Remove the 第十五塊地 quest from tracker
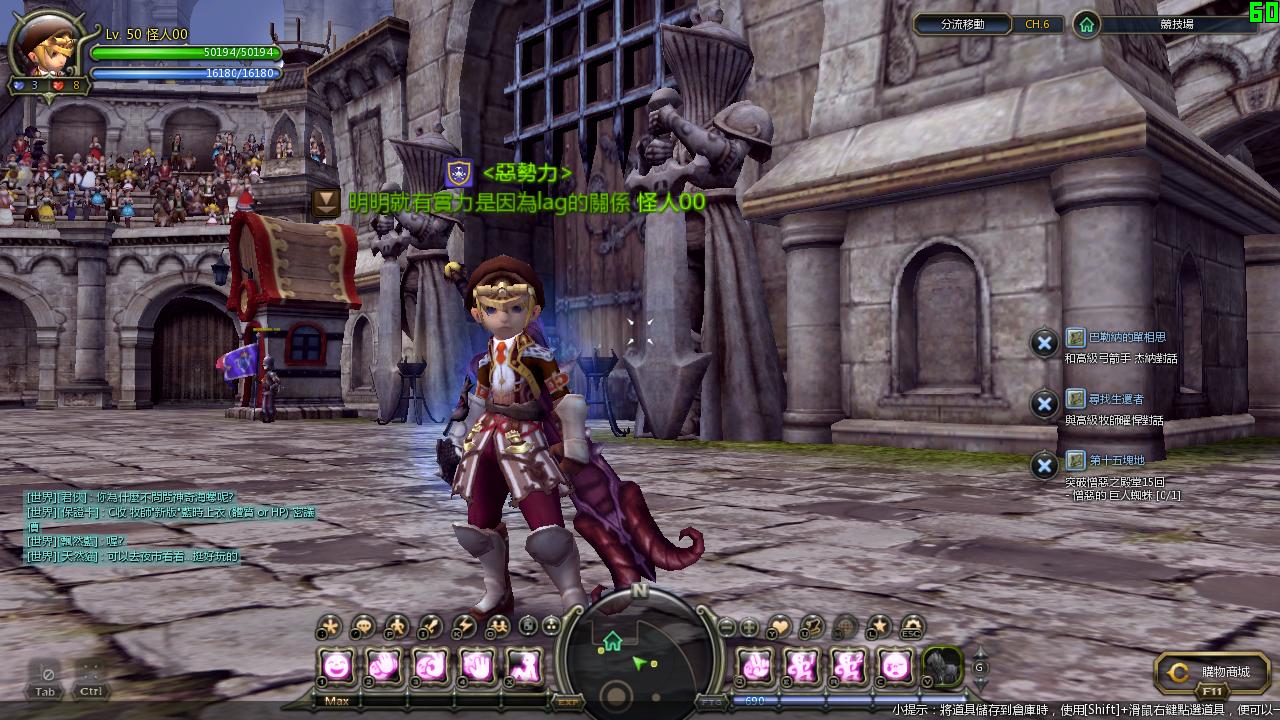The width and height of the screenshot is (1280, 720). coord(1044,465)
